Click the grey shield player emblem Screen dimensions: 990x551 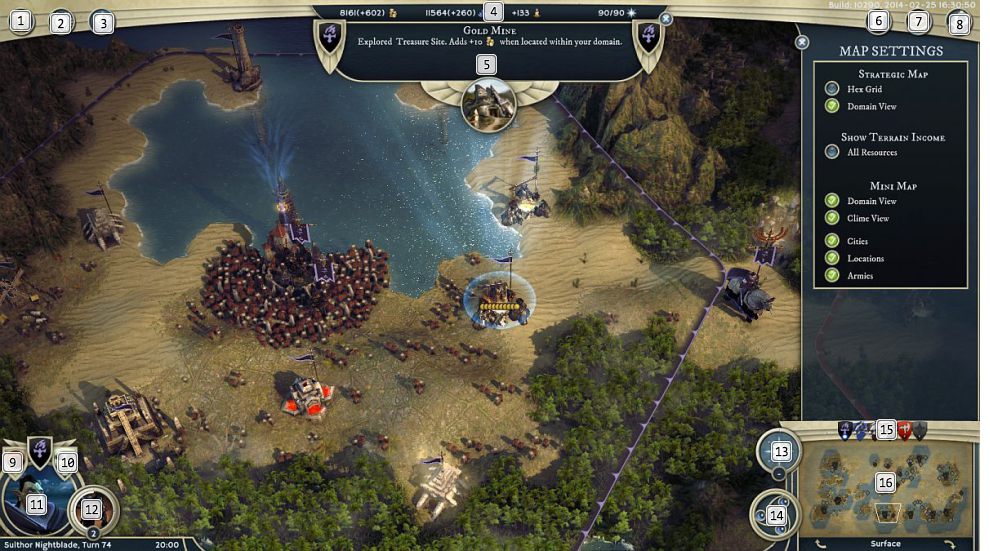click(920, 430)
